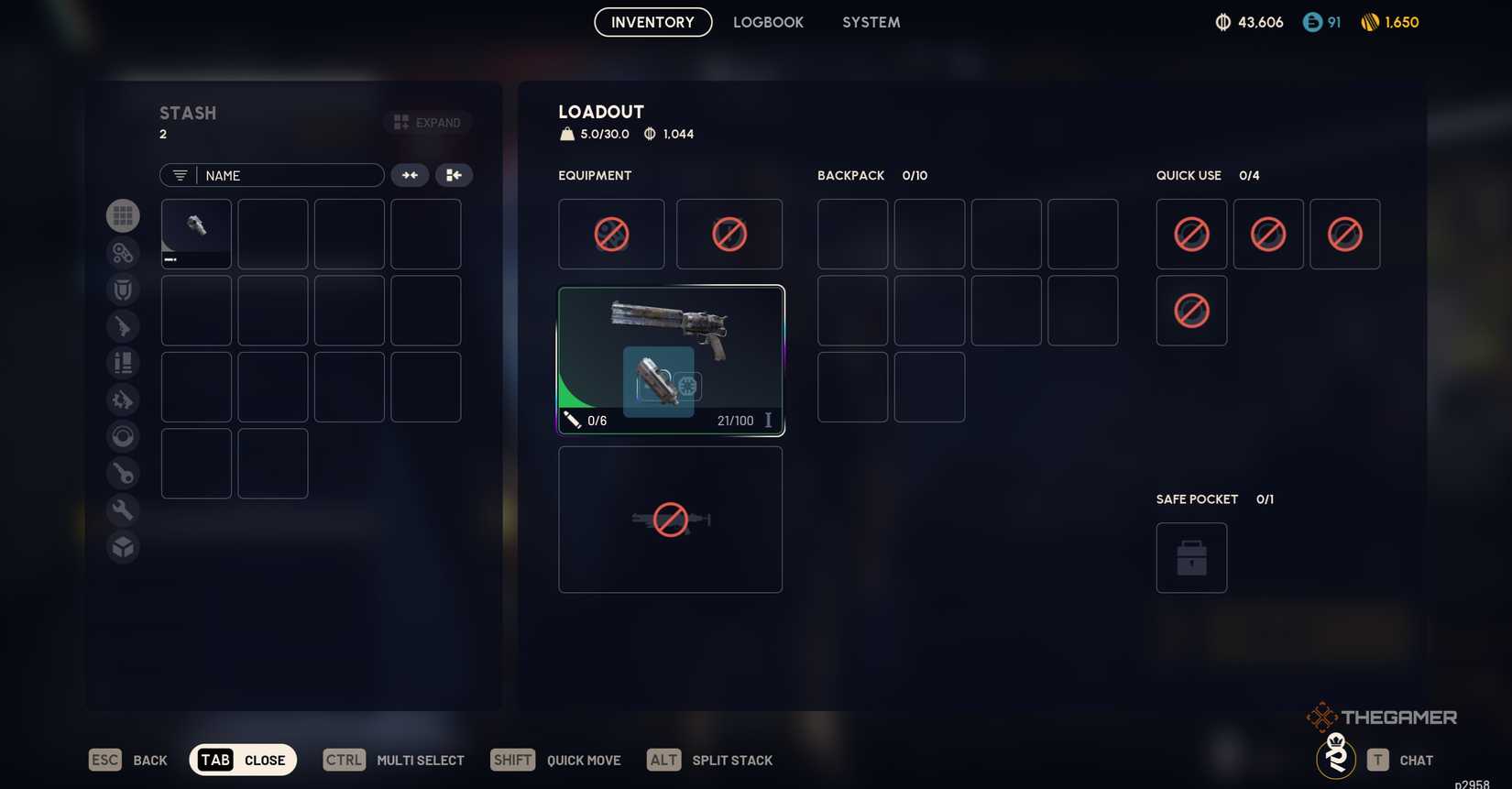Select the wrench tools filter
Image resolution: width=1512 pixels, height=789 pixels.
coord(123,509)
